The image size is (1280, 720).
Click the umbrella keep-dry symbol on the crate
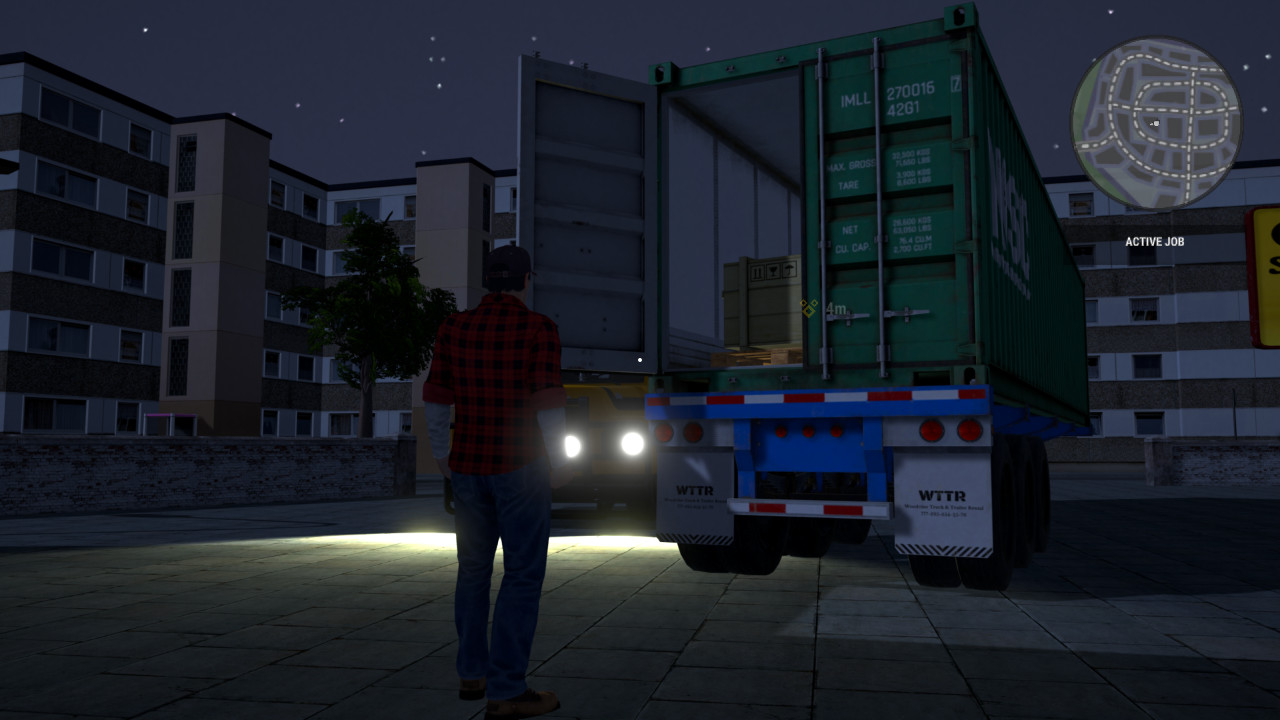pos(789,270)
